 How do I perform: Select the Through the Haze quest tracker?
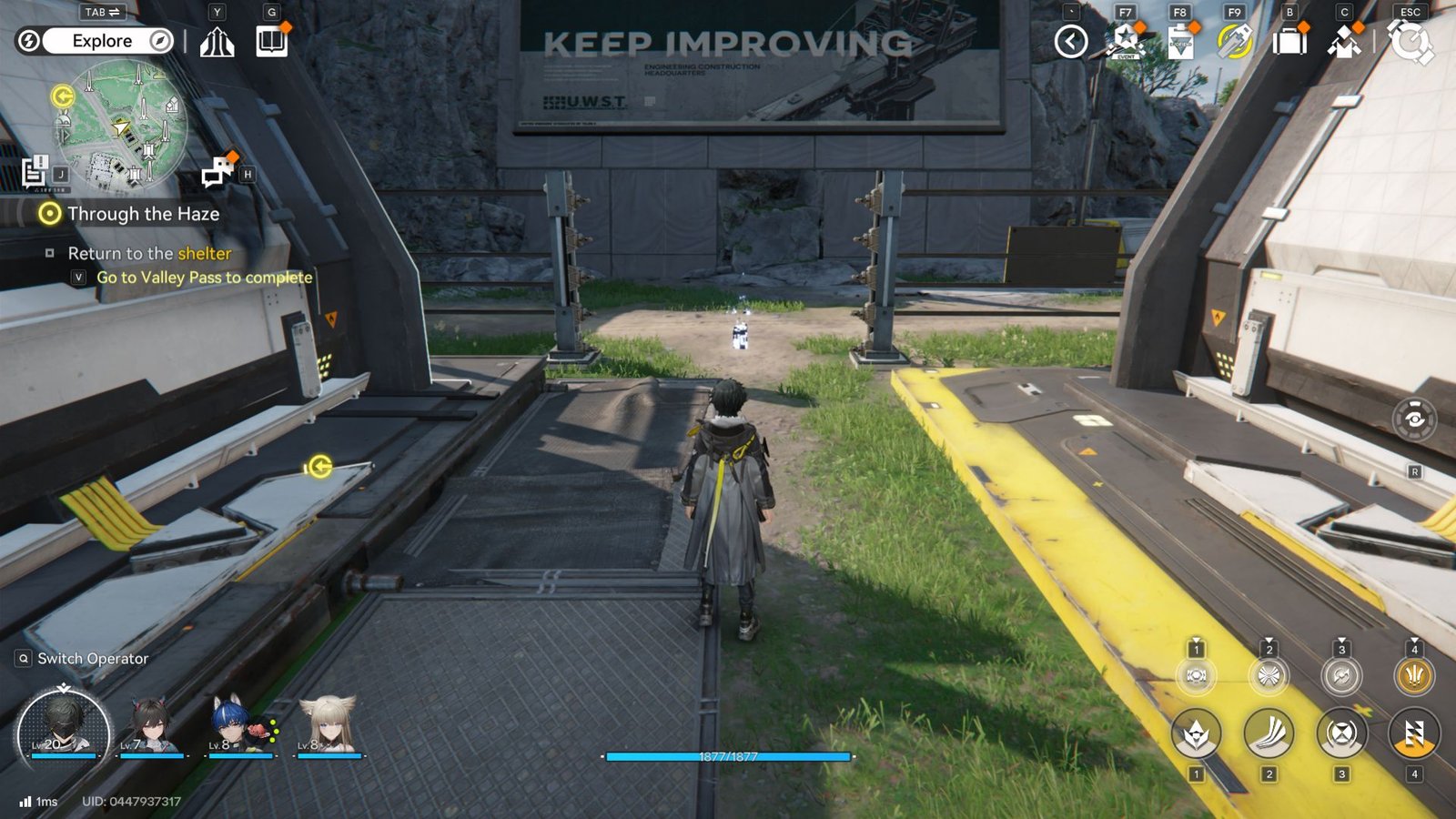click(143, 214)
